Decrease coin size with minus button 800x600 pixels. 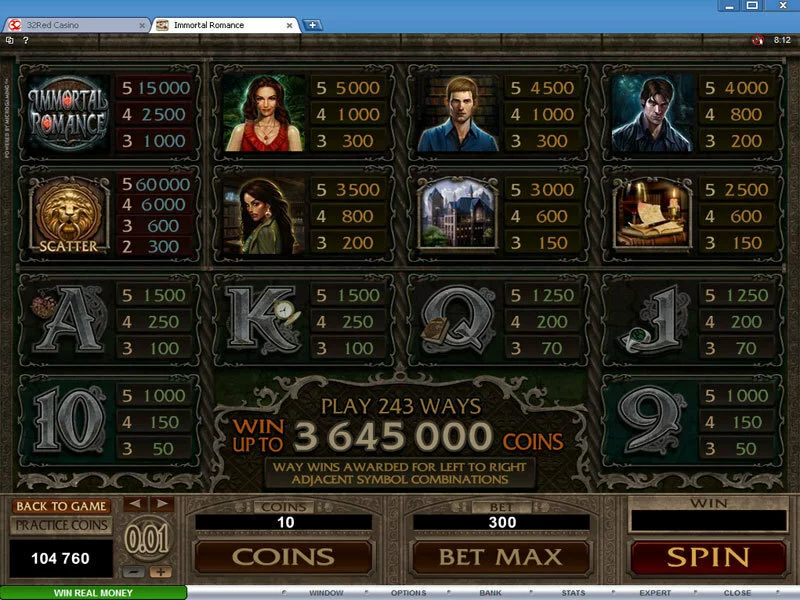point(135,573)
